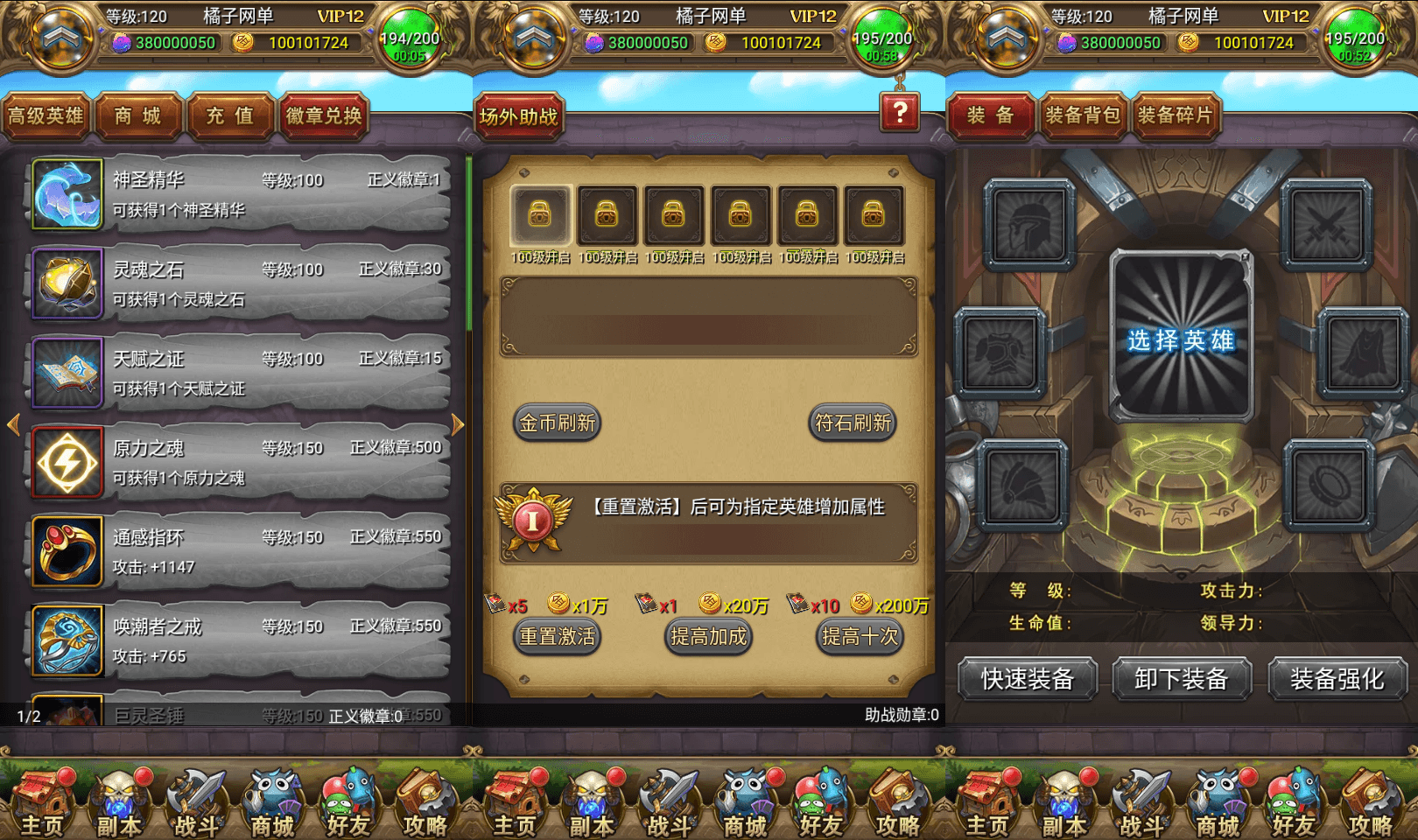The image size is (1418, 840).
Task: Click the 神圣精华 item icon in the list
Action: 67,194
